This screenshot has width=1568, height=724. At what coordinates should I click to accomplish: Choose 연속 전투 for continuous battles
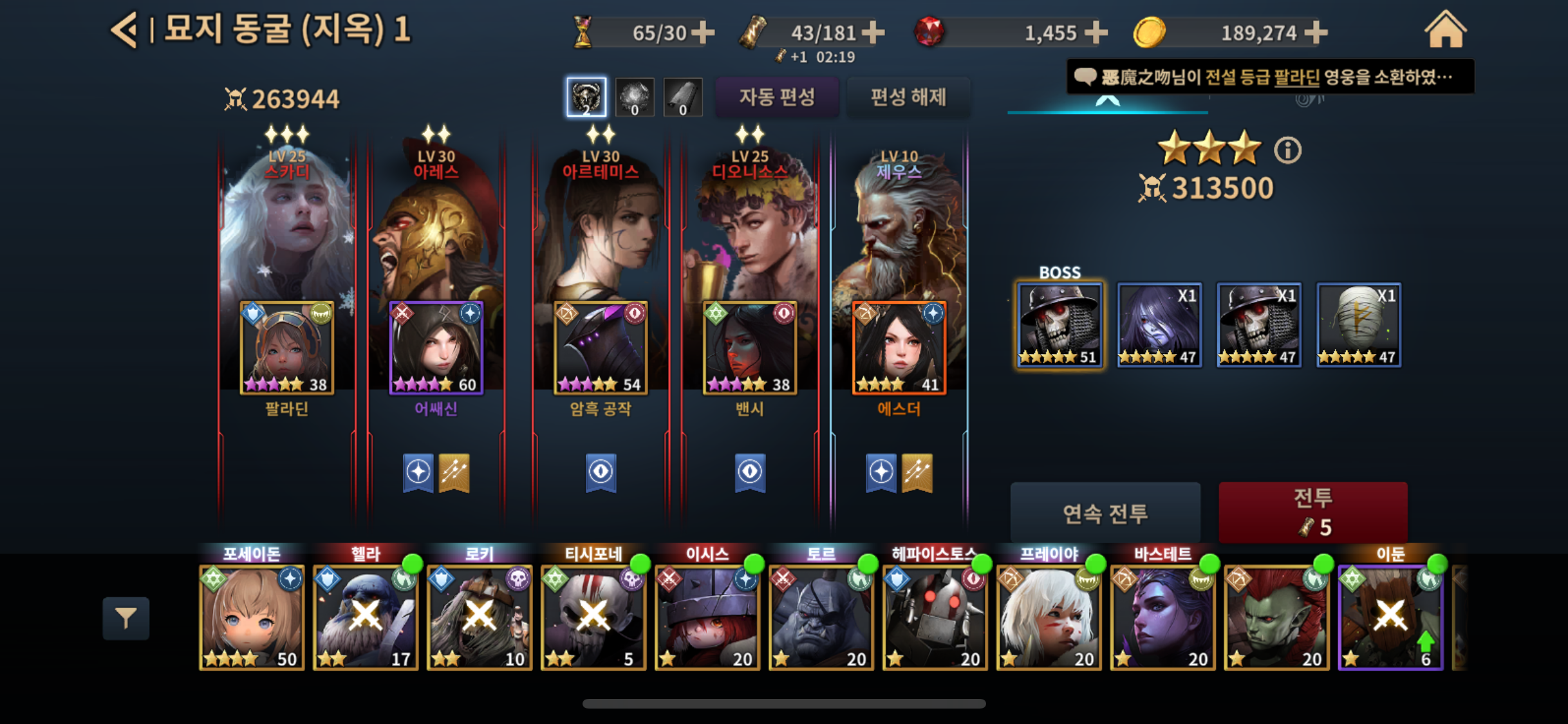pos(1105,513)
